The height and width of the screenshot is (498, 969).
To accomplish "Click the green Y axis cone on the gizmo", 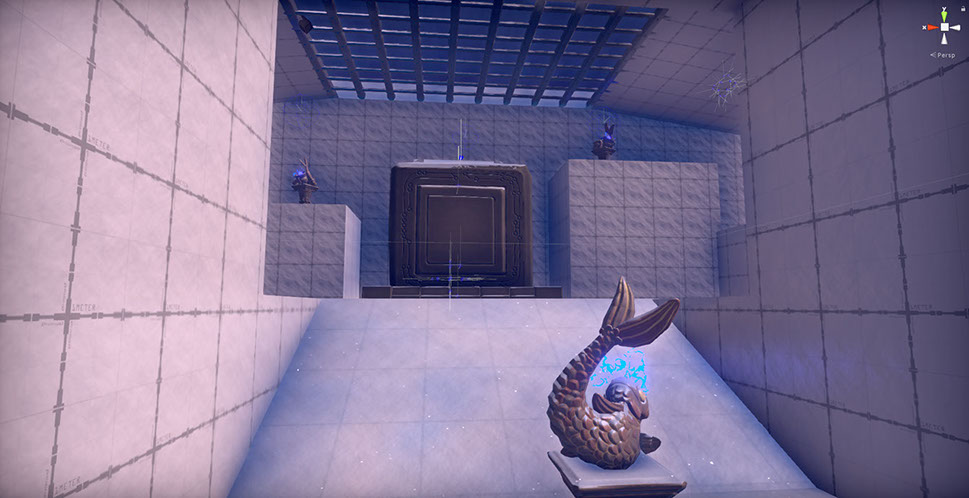I will tap(944, 15).
